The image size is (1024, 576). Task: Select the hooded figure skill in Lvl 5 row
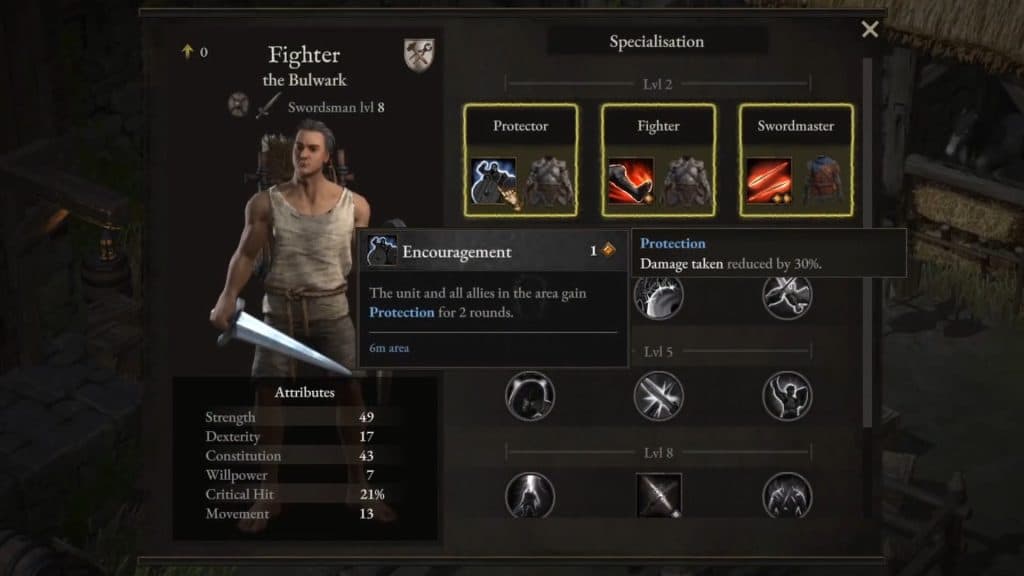point(530,396)
